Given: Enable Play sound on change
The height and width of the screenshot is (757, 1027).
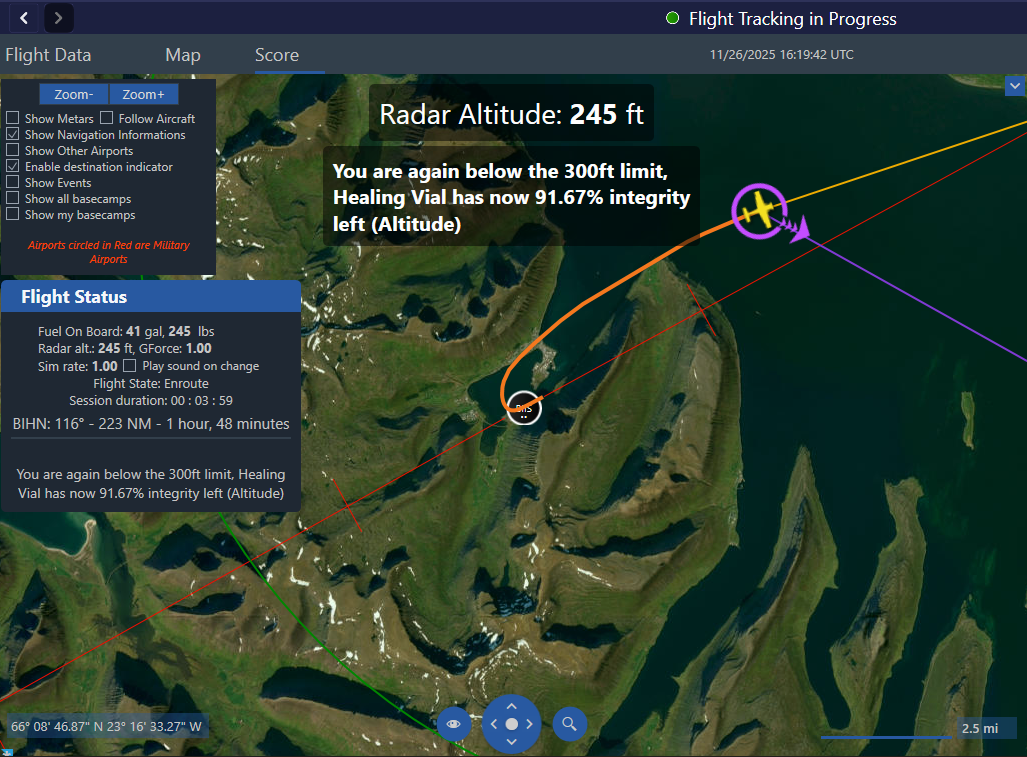Looking at the screenshot, I should 129,366.
